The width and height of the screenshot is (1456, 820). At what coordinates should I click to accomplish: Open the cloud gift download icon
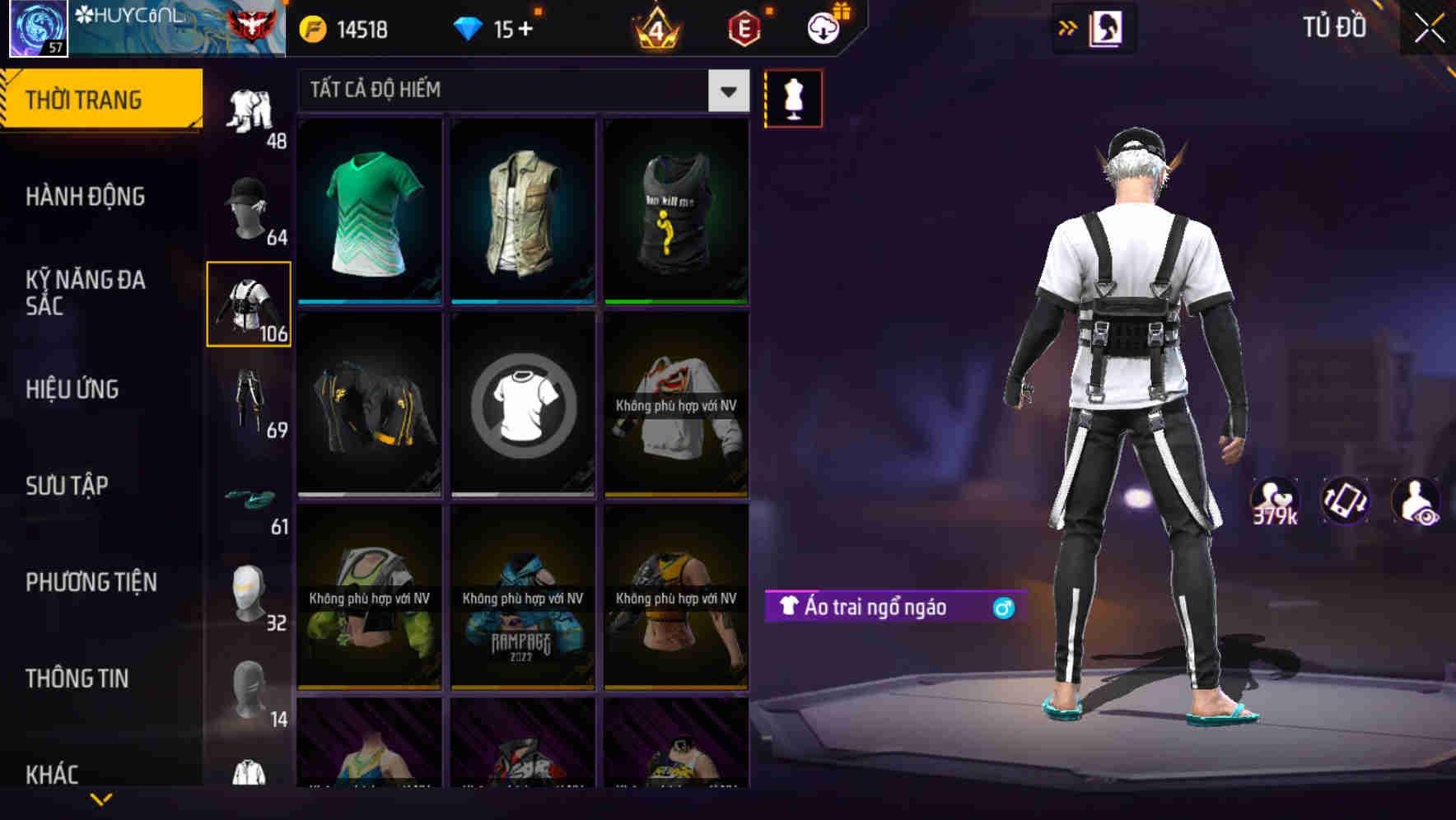pyautogui.click(x=824, y=27)
